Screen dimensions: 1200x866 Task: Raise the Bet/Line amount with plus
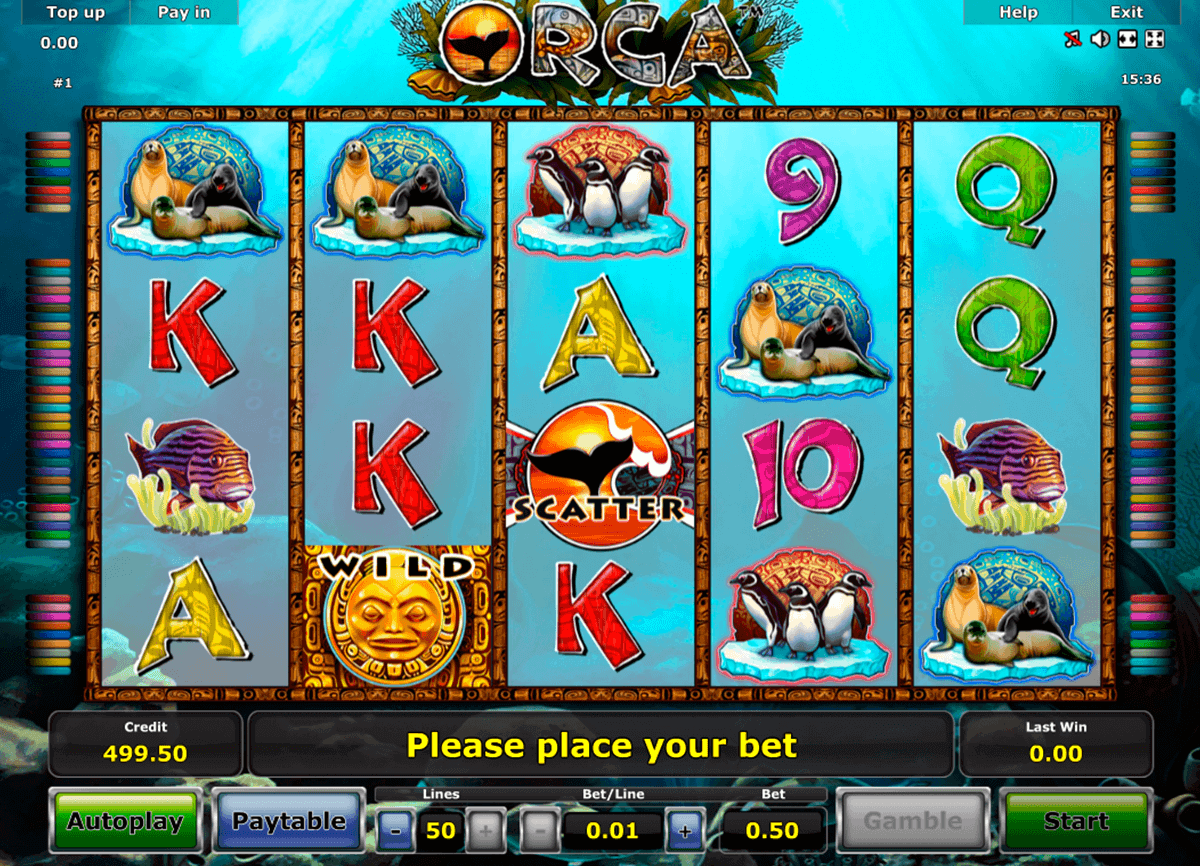click(685, 830)
